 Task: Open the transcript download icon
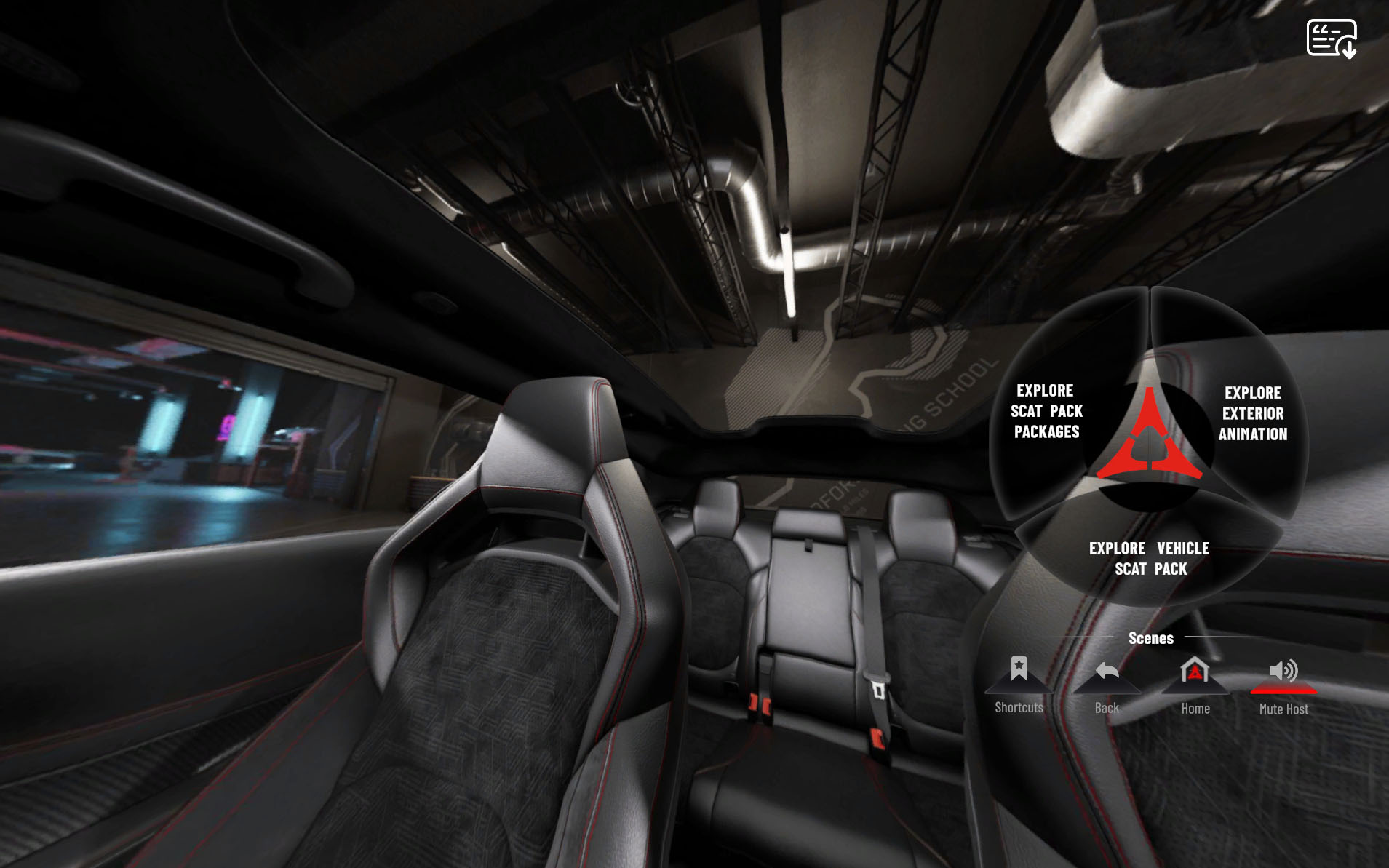pyautogui.click(x=1332, y=39)
